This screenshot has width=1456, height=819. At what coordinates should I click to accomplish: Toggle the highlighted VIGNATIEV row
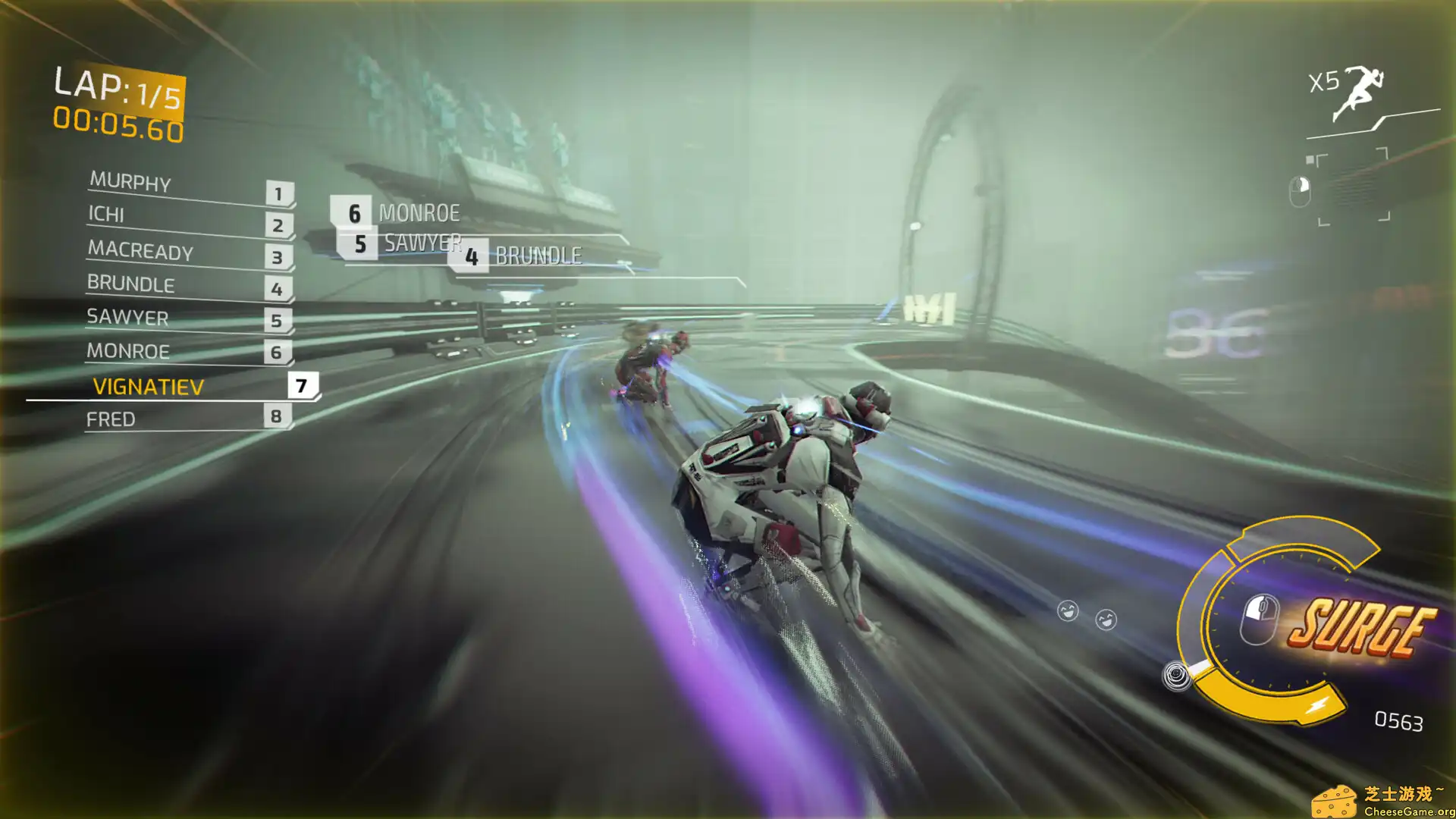tap(147, 387)
